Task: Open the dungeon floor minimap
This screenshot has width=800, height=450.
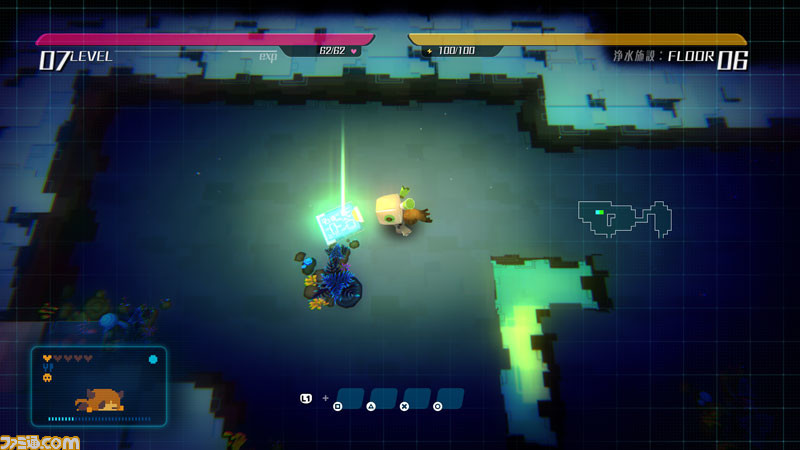Action: [x=624, y=218]
